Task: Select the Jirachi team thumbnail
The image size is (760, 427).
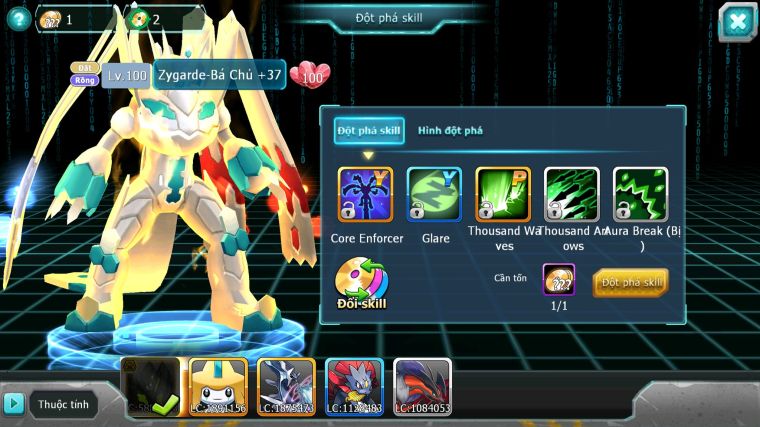Action: point(218,387)
